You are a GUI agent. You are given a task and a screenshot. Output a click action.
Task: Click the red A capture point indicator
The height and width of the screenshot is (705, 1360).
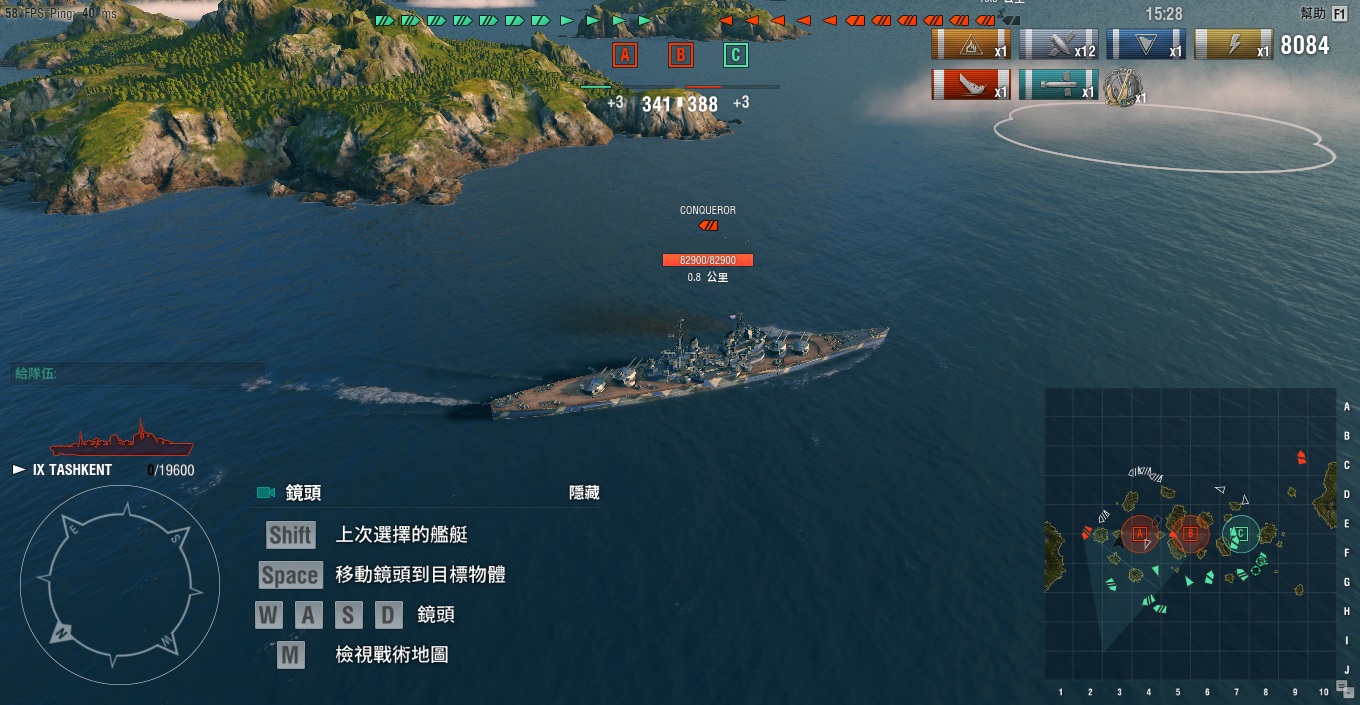point(625,55)
